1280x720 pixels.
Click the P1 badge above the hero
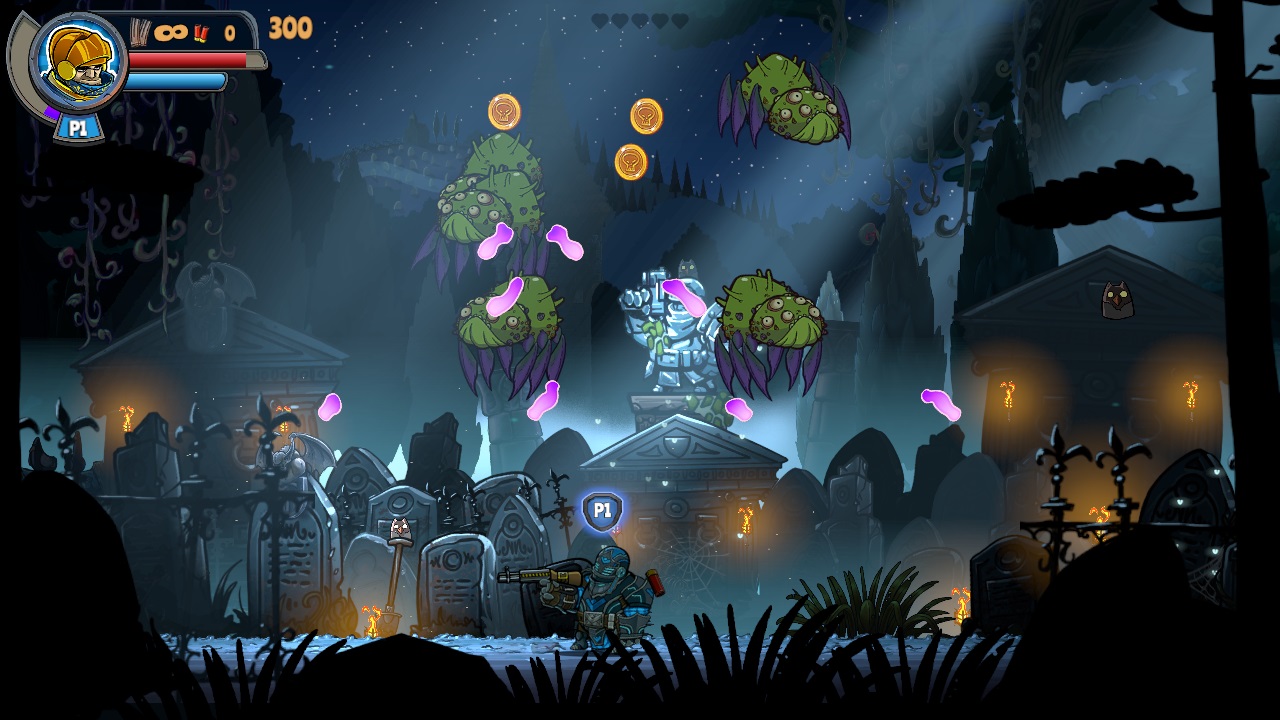click(601, 511)
